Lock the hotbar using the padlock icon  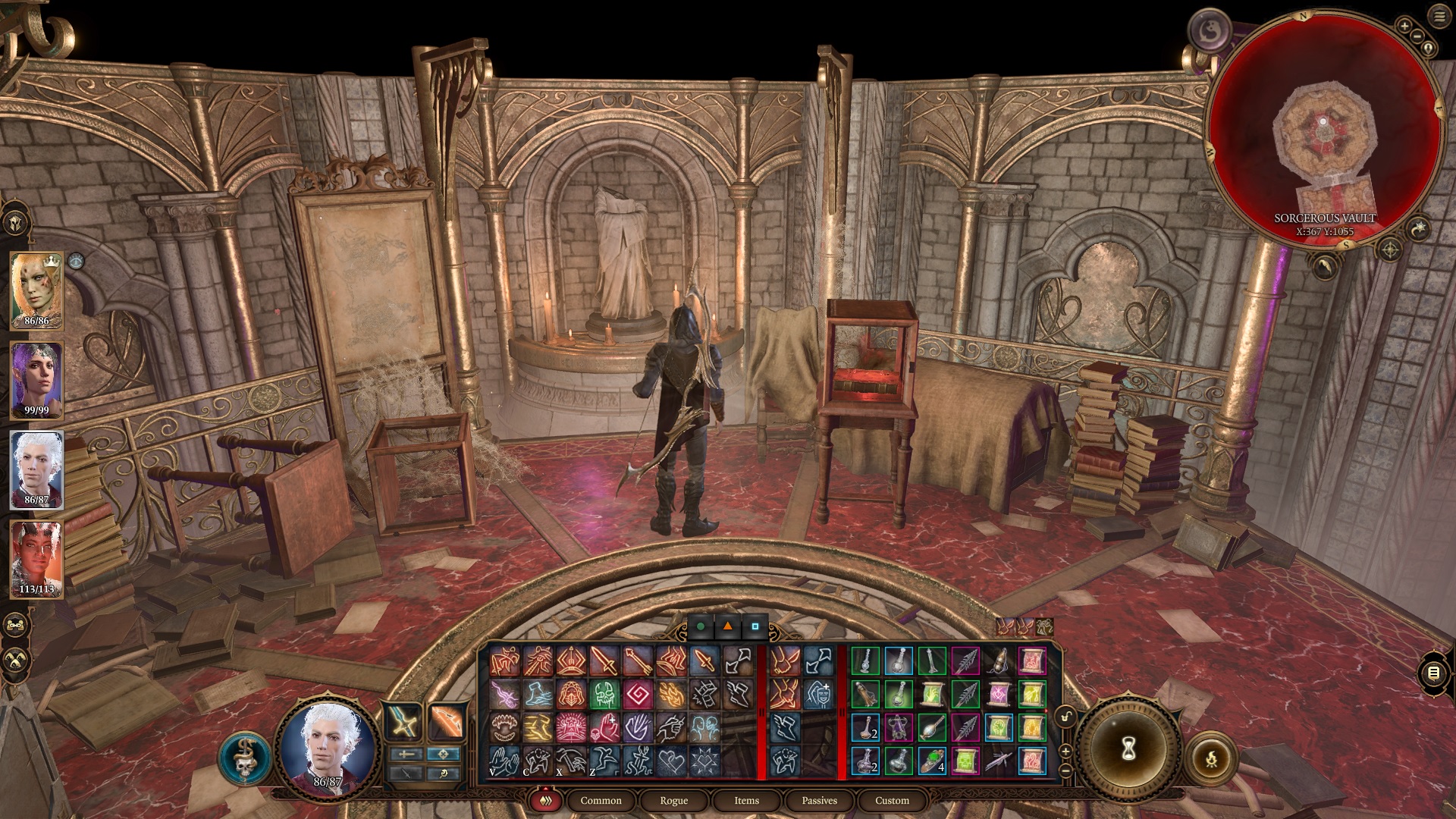[x=1065, y=717]
